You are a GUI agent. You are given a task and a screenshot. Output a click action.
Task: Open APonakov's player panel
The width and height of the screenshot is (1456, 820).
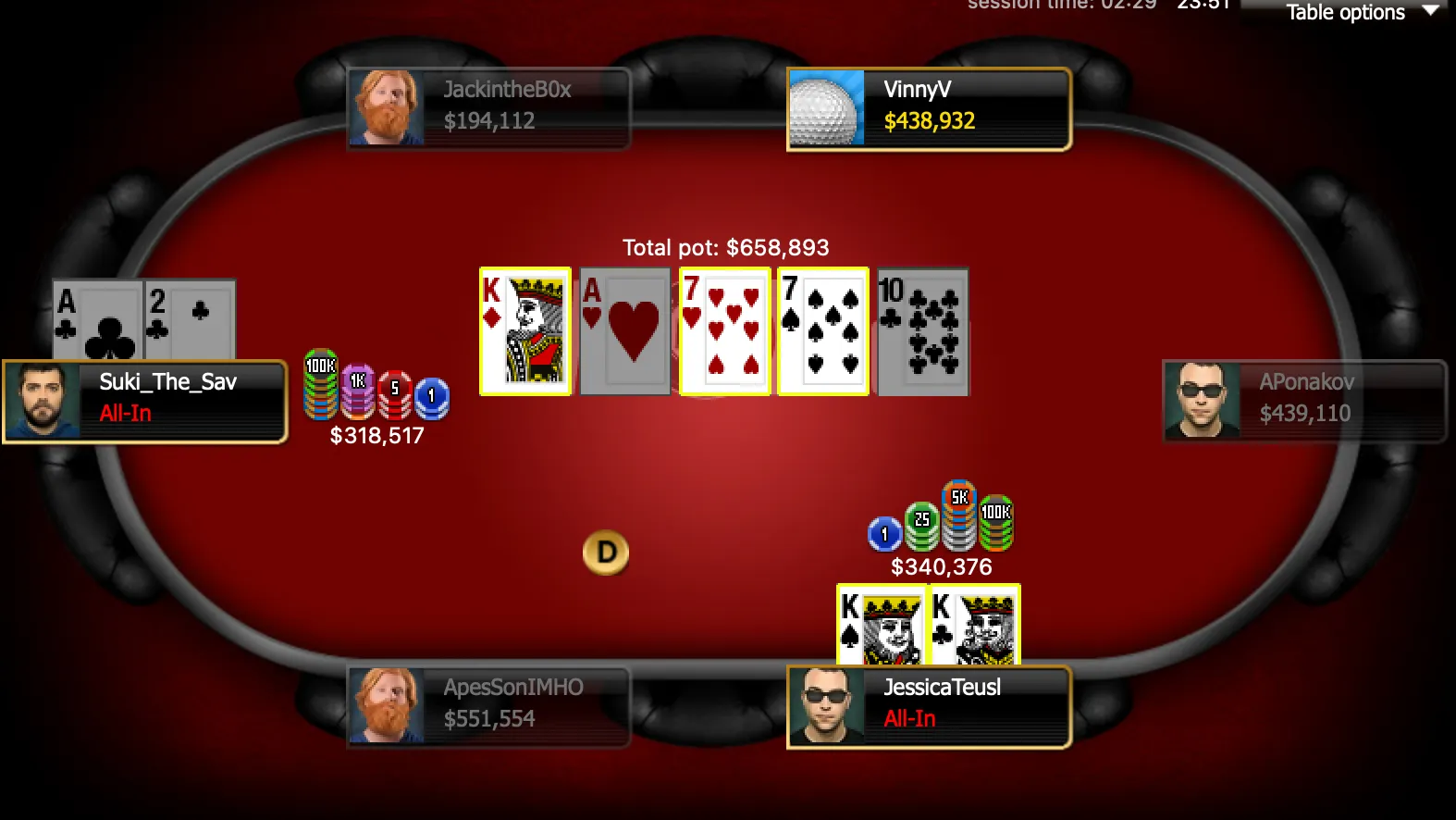coord(1303,400)
